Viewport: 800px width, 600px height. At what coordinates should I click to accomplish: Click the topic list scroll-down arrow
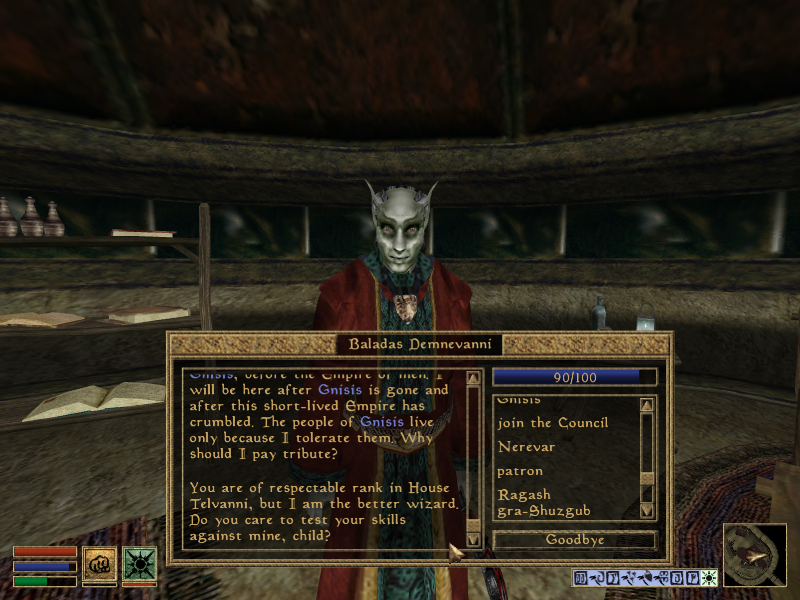(646, 510)
